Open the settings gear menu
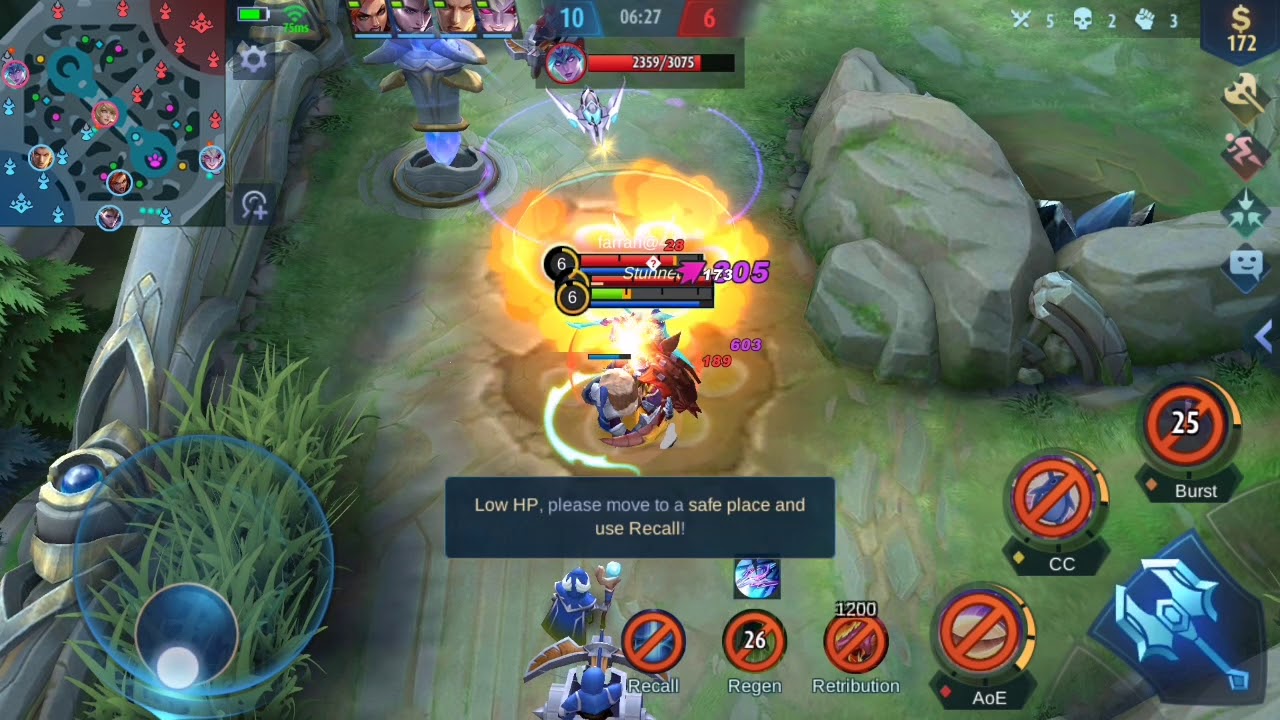Image resolution: width=1280 pixels, height=720 pixels. click(253, 60)
